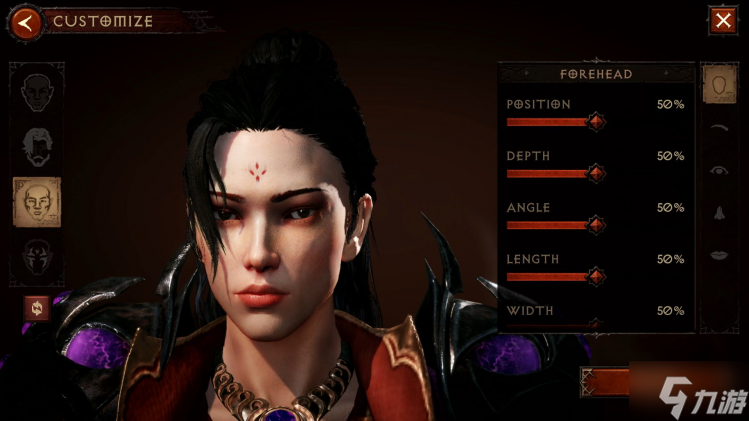Adjust the forehead Depth slider

pyautogui.click(x=595, y=174)
